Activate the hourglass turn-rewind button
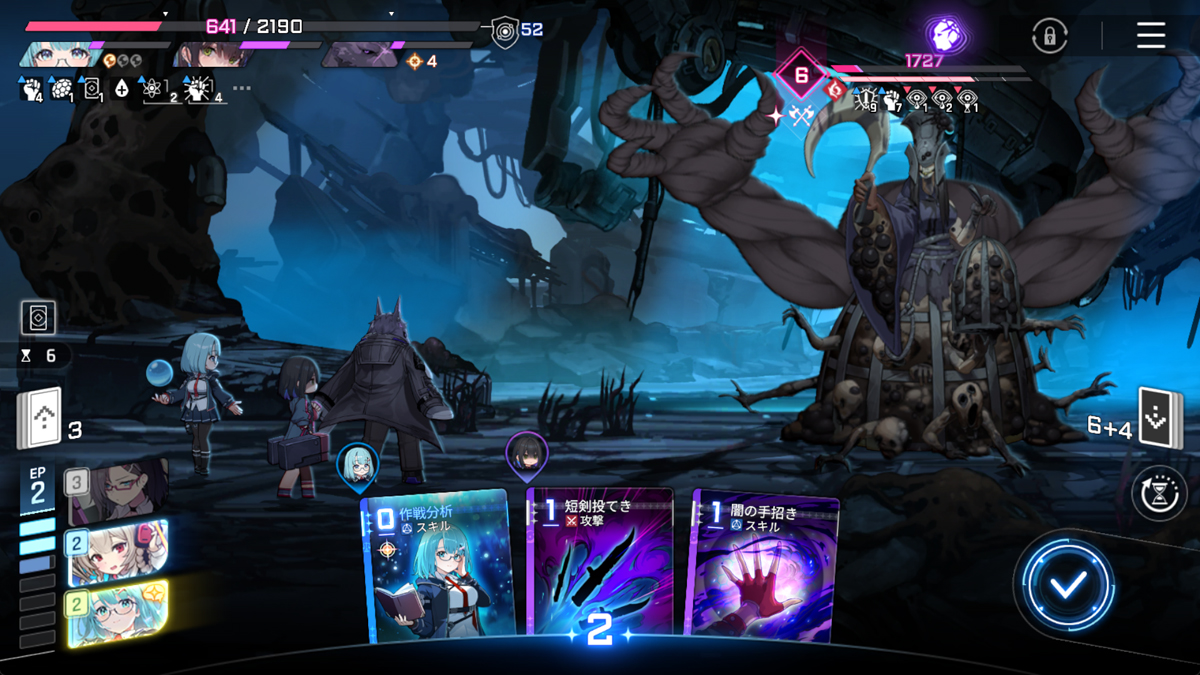This screenshot has width=1200, height=675. pos(1158,493)
